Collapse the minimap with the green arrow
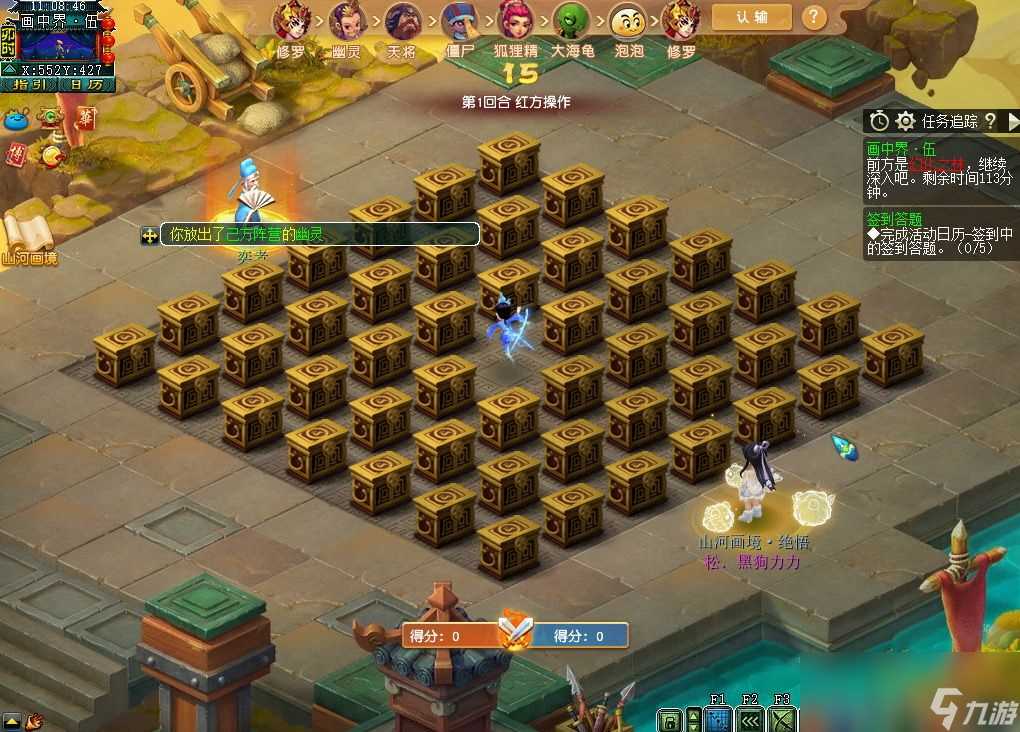1020x732 pixels. (9, 70)
